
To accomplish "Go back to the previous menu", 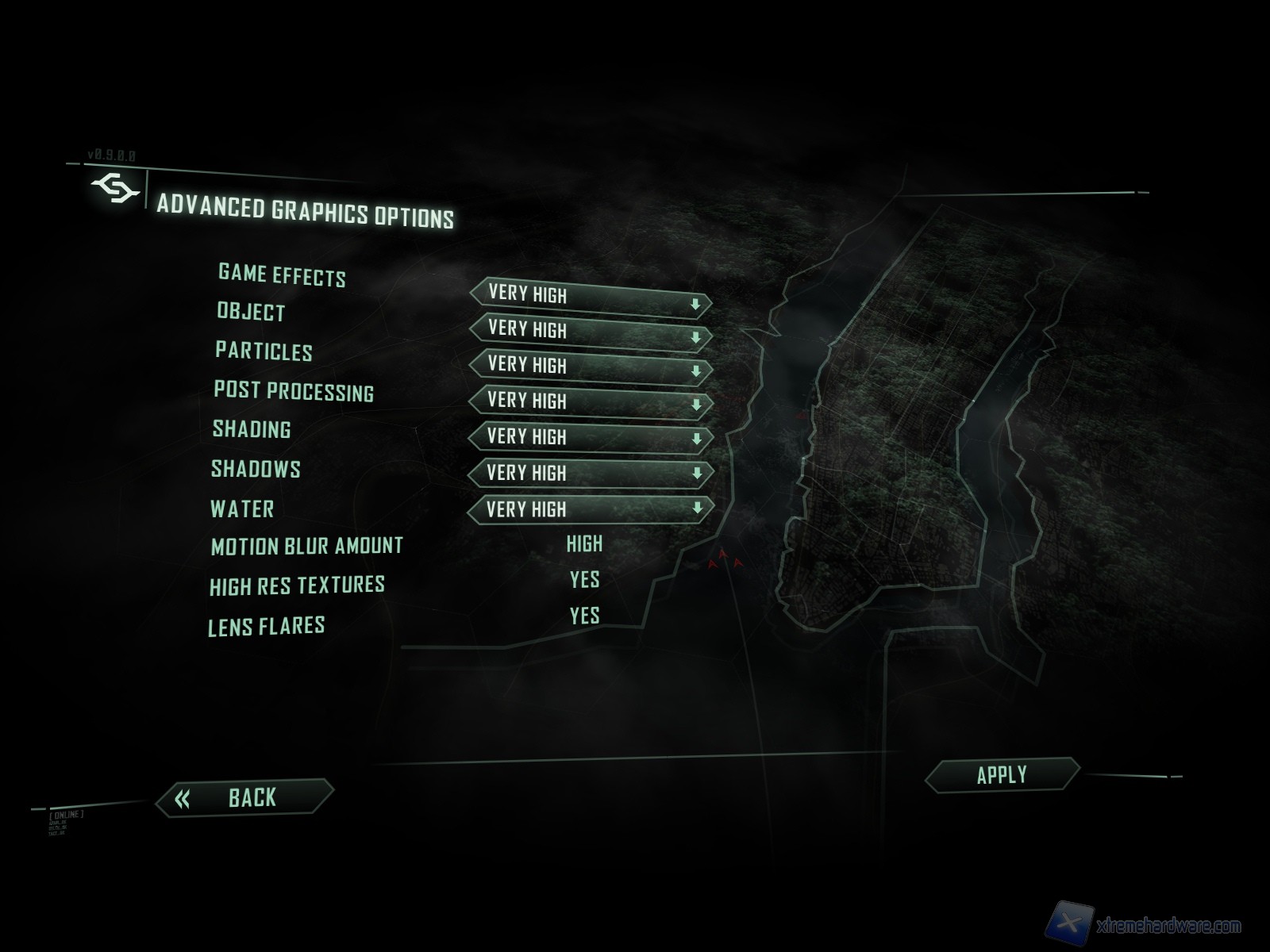I will point(244,797).
